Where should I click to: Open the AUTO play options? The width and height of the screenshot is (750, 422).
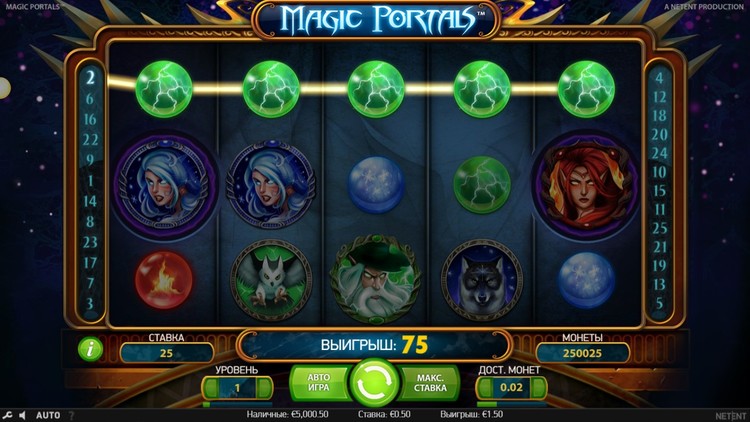[48, 415]
